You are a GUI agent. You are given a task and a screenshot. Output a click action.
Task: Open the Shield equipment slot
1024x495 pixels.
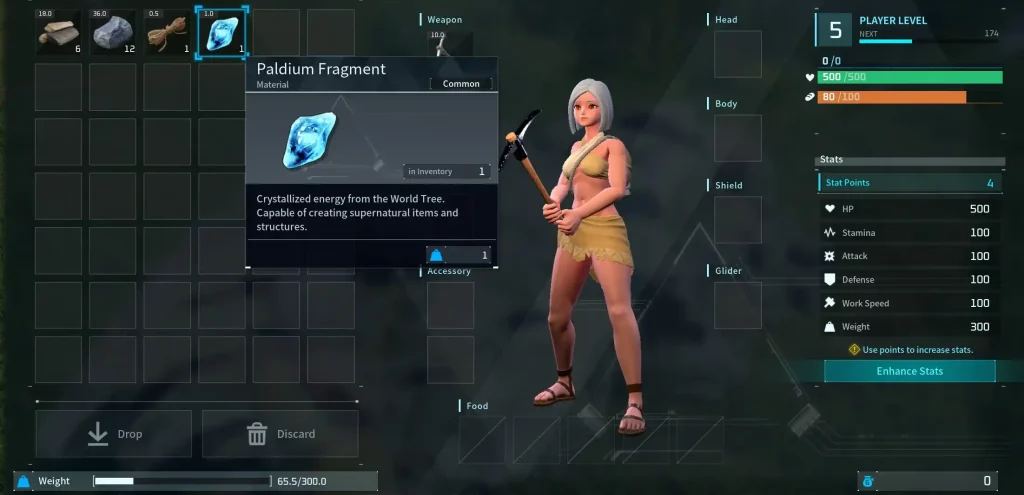coord(737,220)
